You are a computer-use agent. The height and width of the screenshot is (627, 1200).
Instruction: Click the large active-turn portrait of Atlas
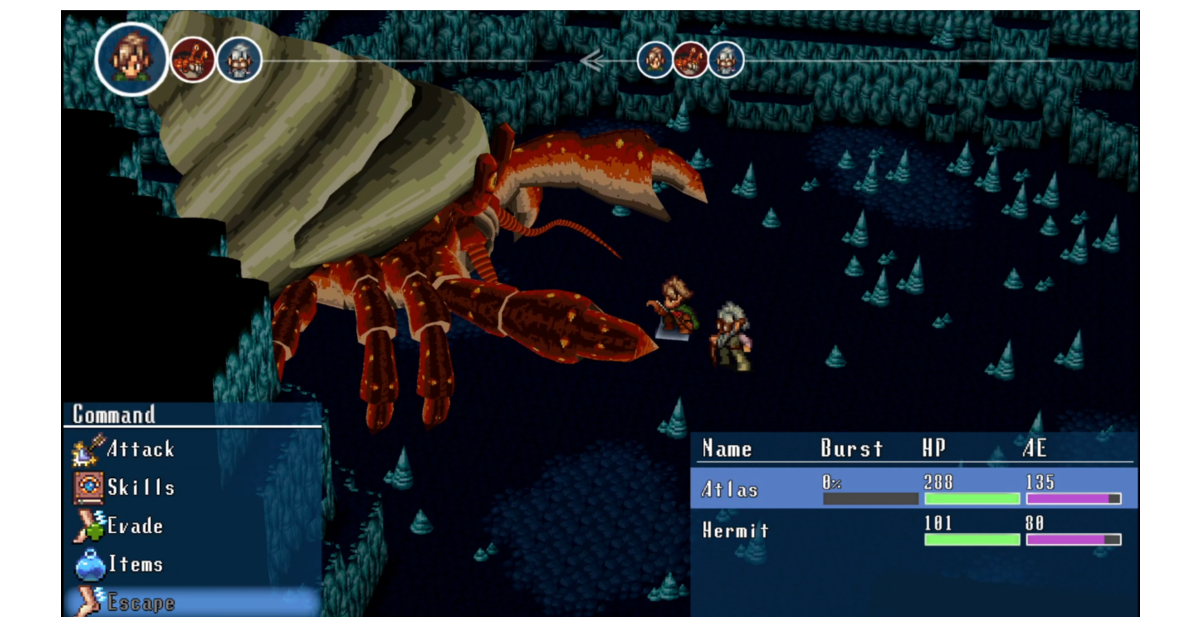point(132,59)
